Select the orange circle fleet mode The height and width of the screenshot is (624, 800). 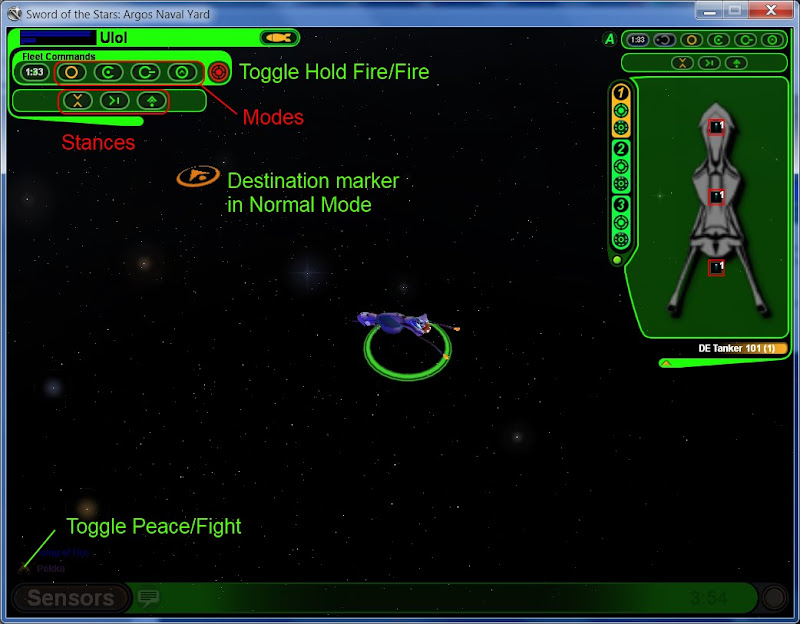[x=71, y=73]
